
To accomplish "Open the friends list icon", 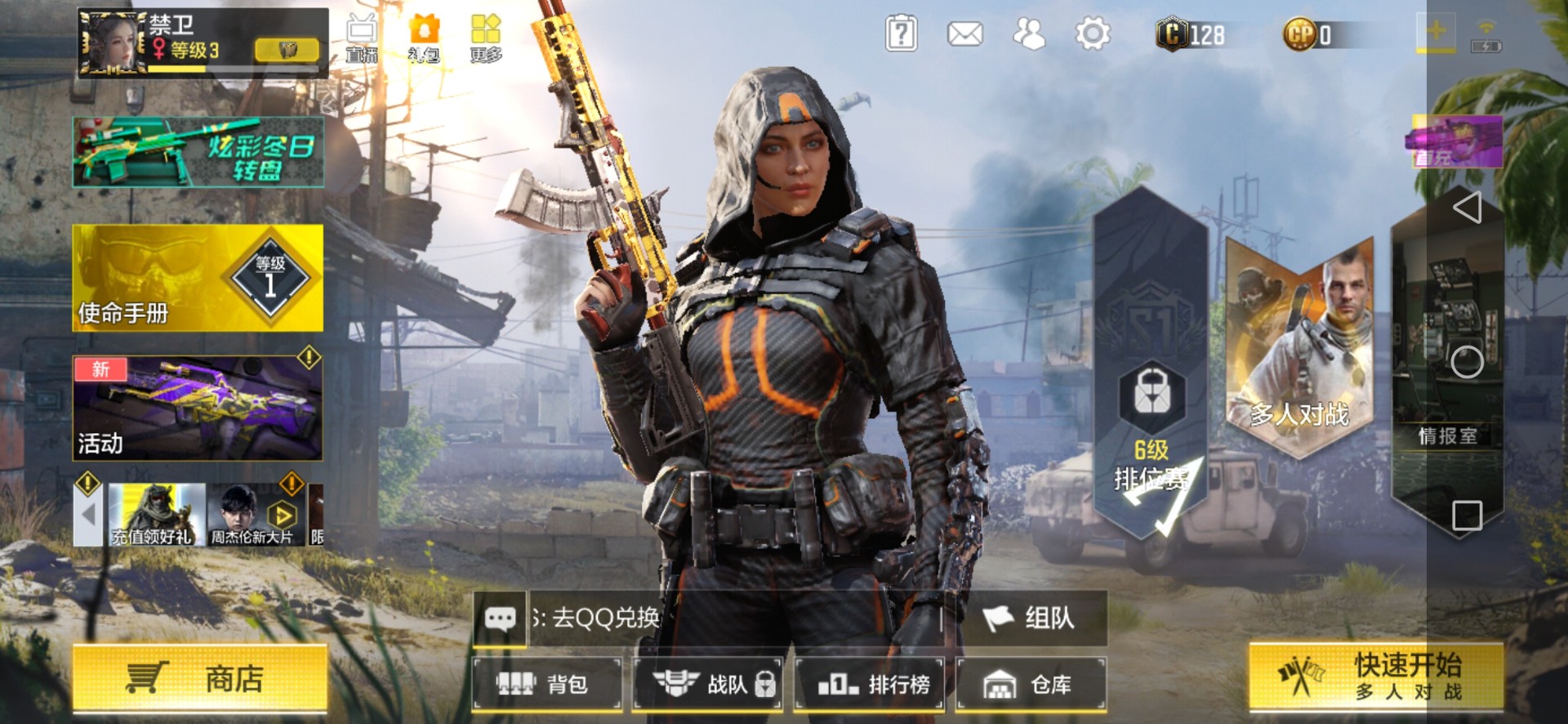I will pos(1028,34).
